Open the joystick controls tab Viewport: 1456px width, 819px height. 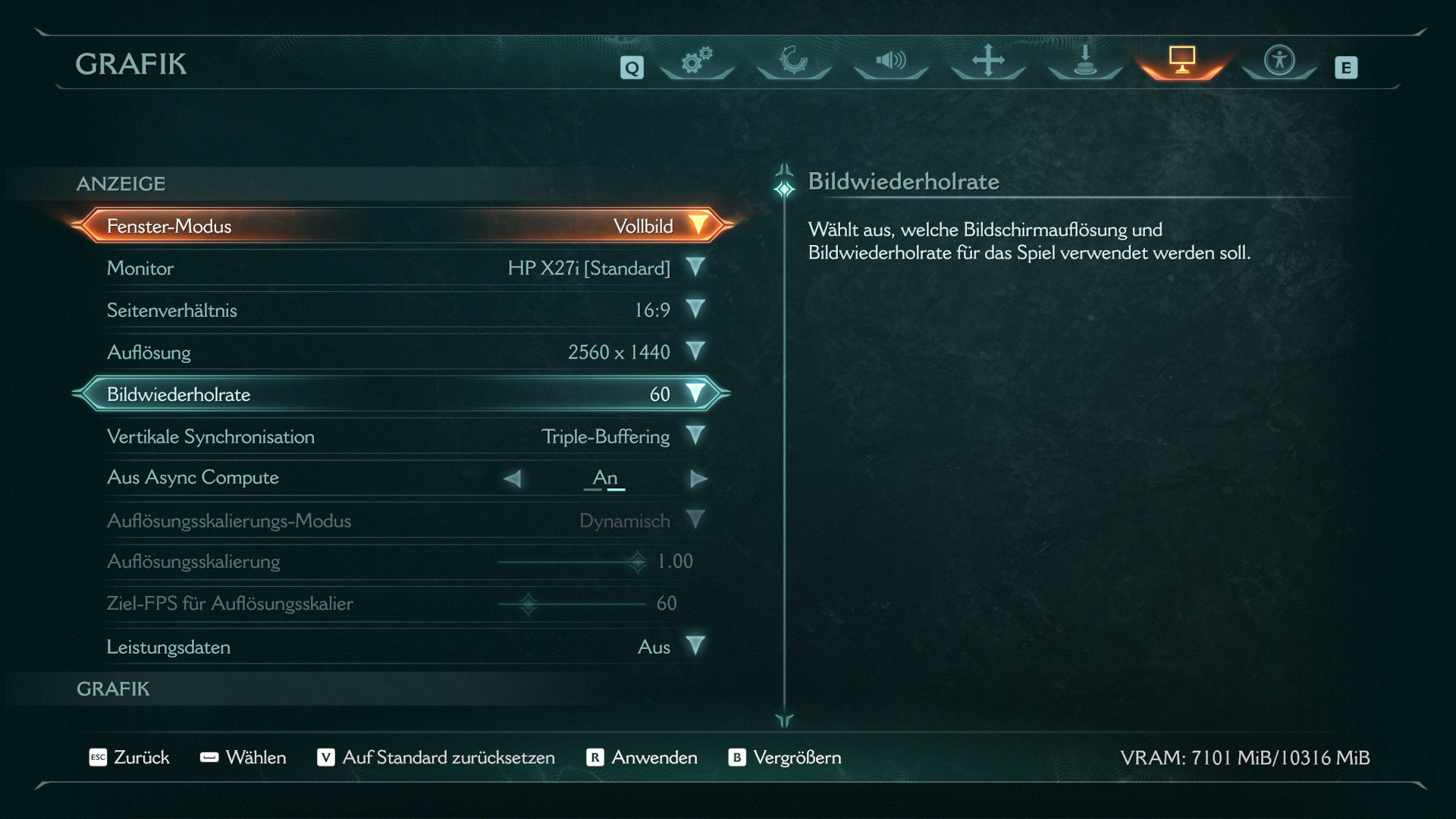coord(1085,61)
